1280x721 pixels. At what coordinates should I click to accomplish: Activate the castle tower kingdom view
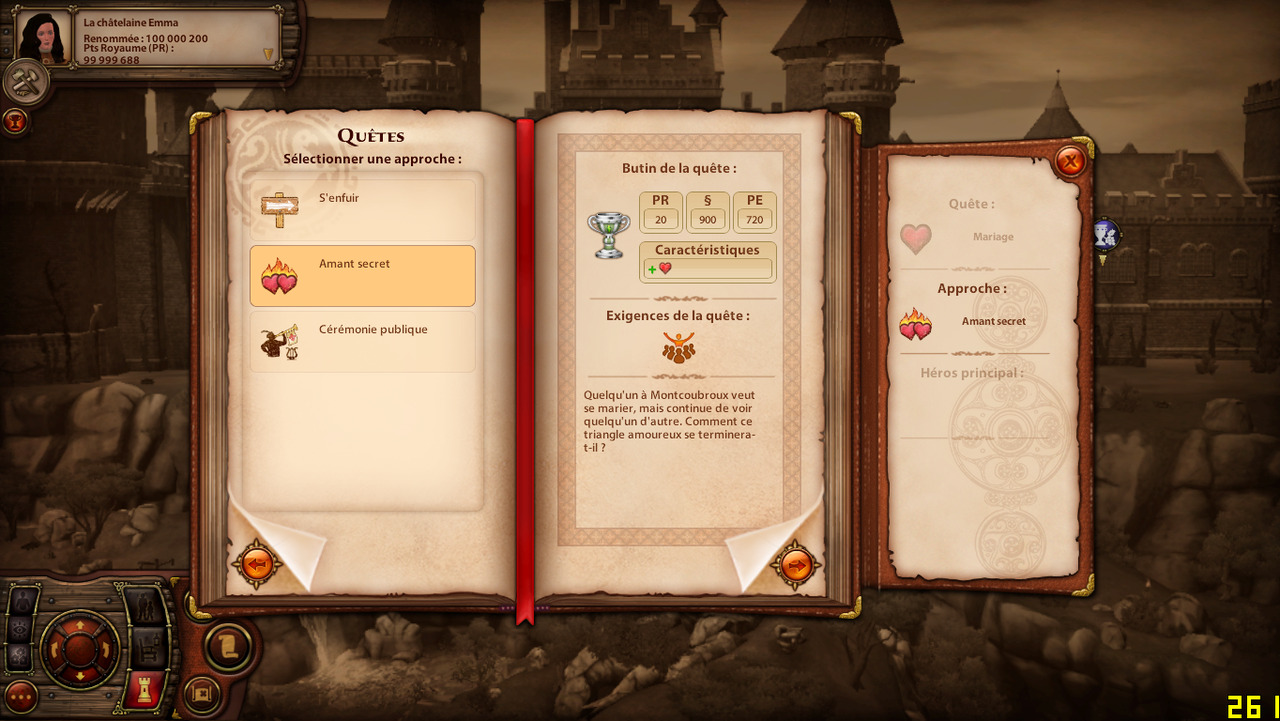click(x=143, y=691)
